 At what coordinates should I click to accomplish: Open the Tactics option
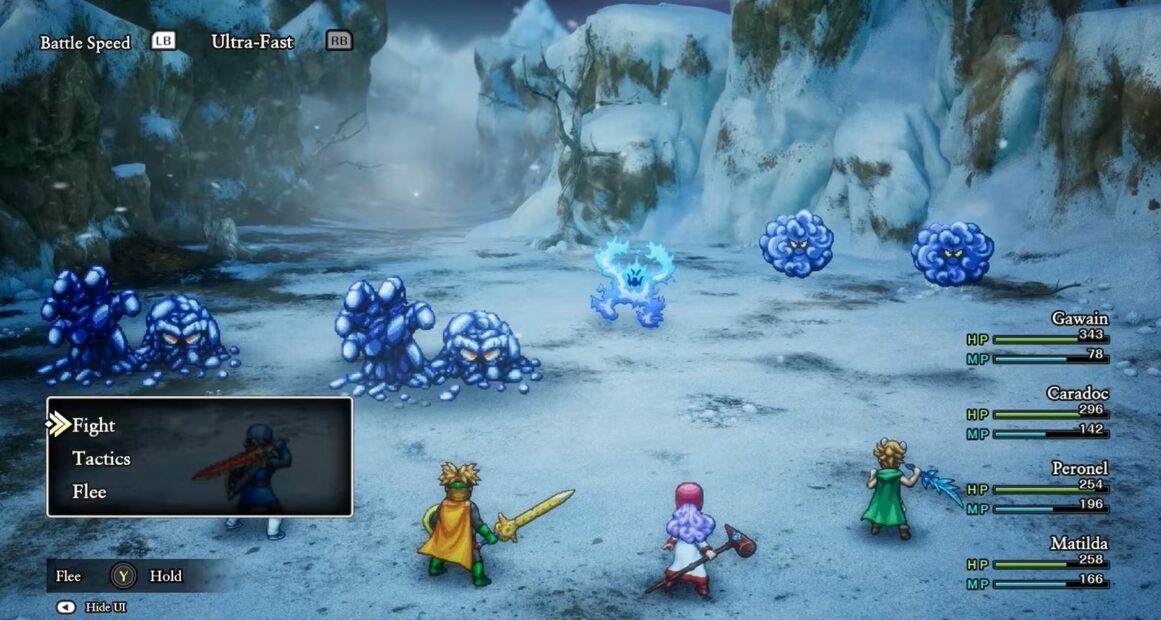coord(101,459)
